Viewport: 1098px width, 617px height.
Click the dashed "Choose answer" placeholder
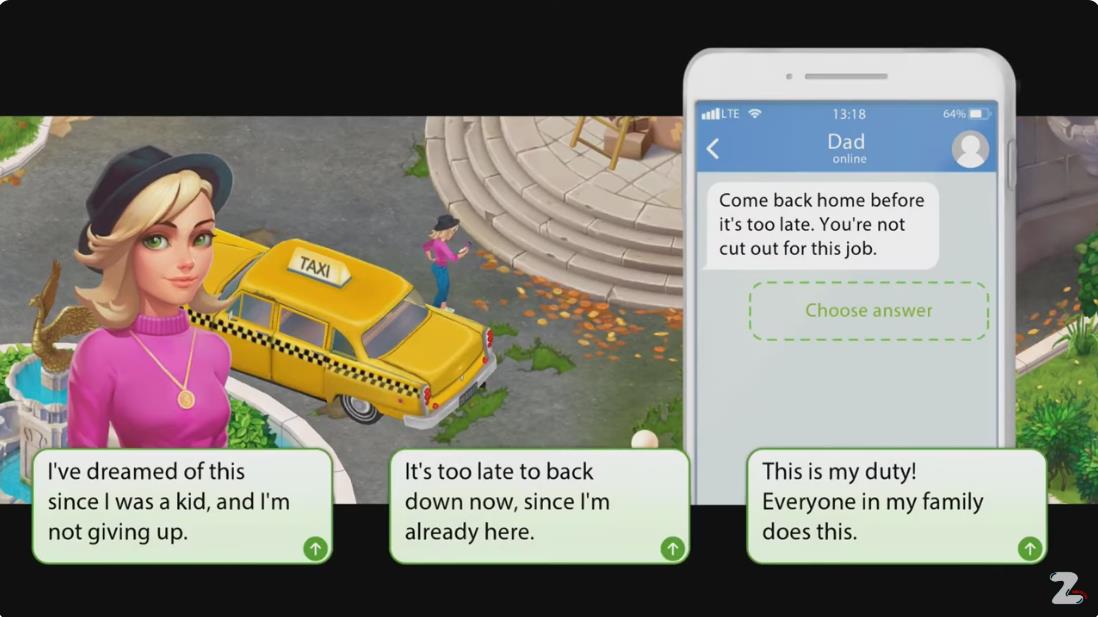click(868, 311)
